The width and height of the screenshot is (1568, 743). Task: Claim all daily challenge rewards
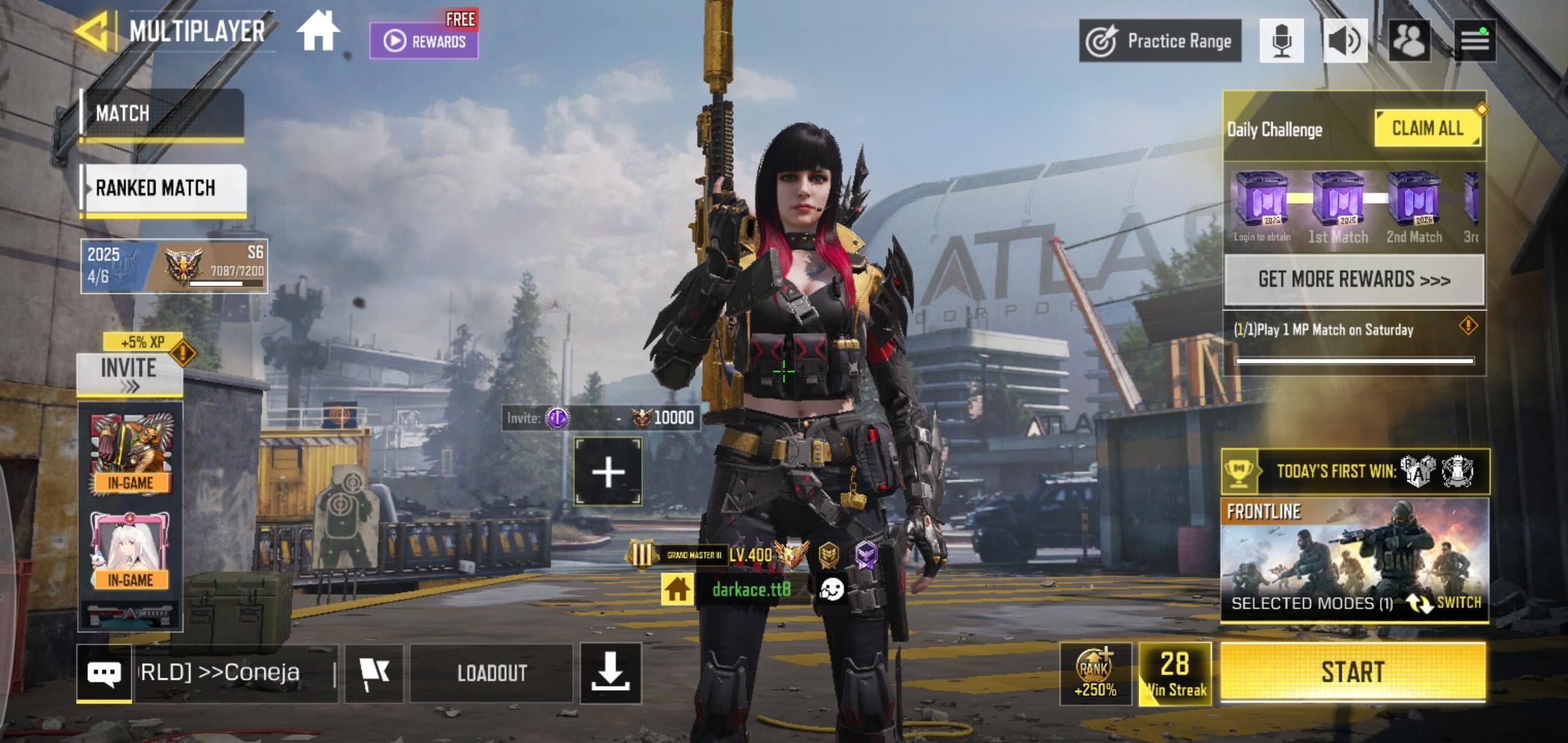click(1427, 128)
